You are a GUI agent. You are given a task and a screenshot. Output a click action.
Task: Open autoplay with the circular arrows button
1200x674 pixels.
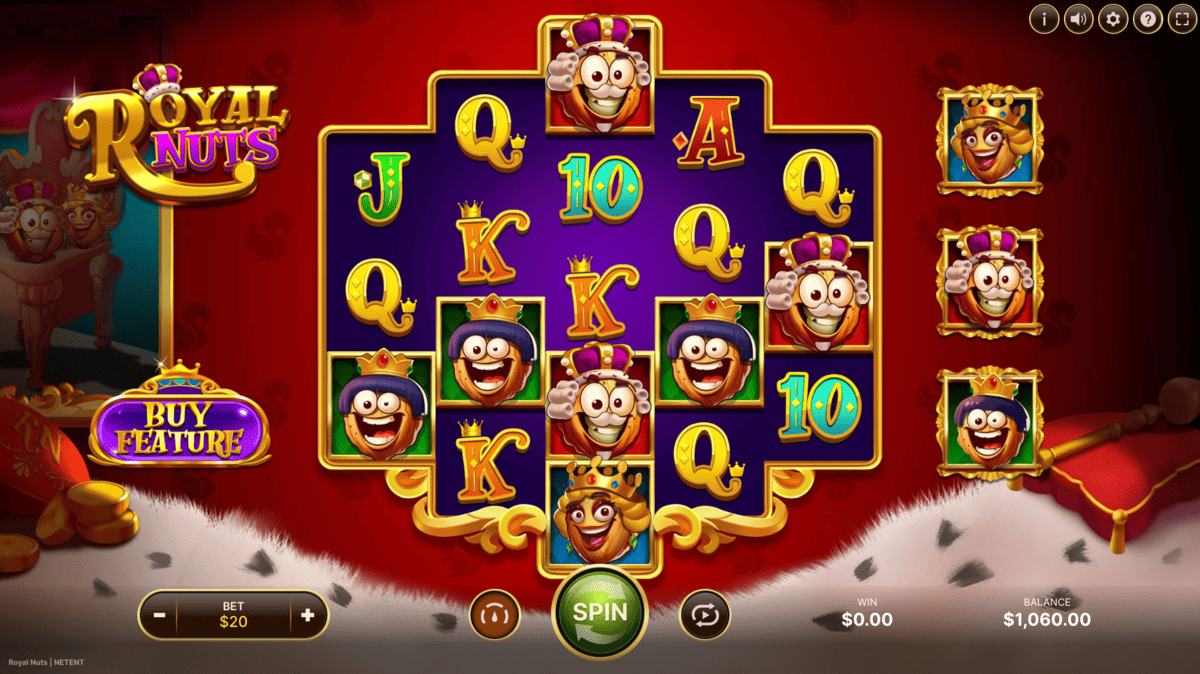pos(705,614)
